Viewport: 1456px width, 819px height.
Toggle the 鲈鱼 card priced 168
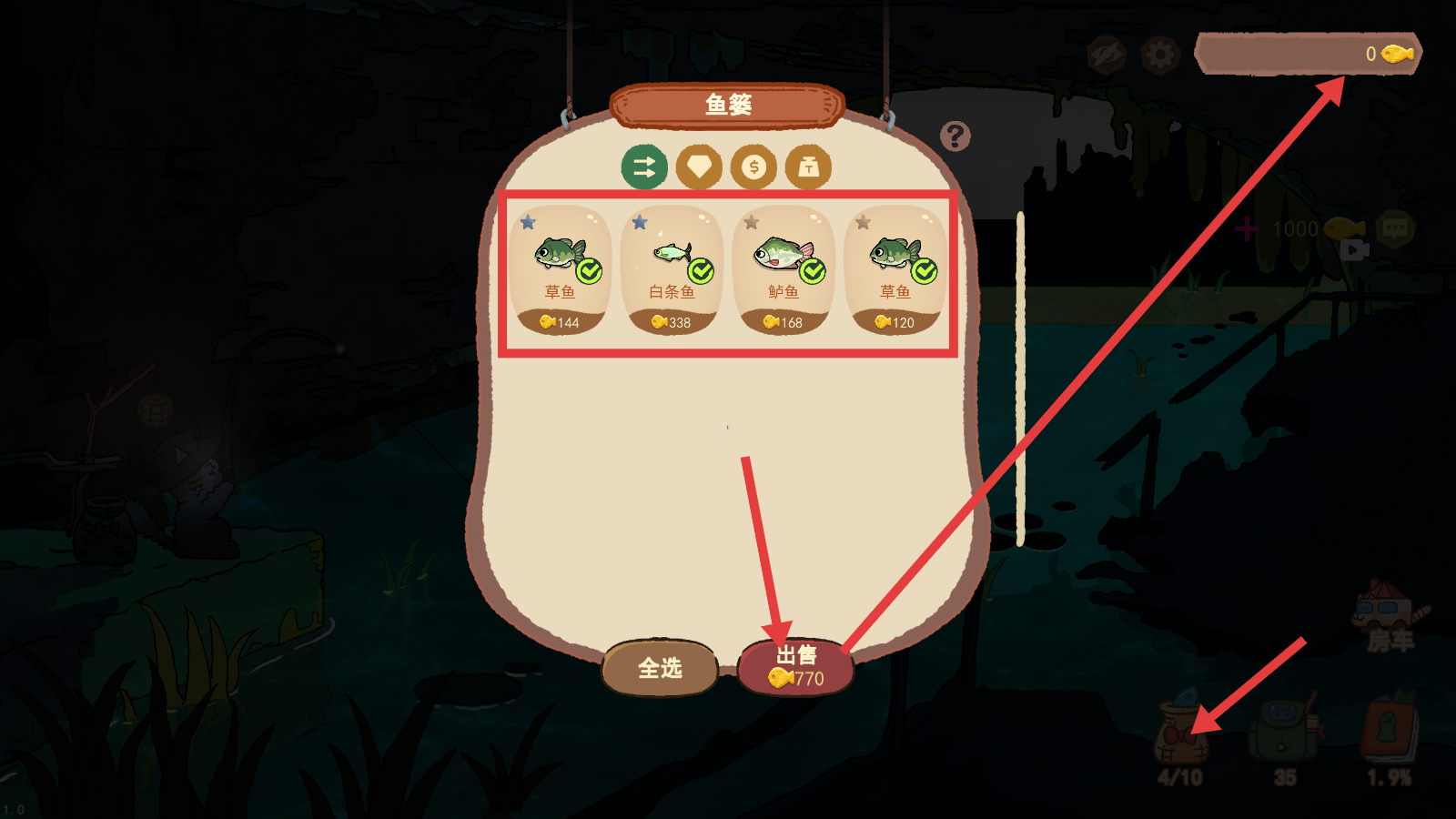(x=784, y=270)
